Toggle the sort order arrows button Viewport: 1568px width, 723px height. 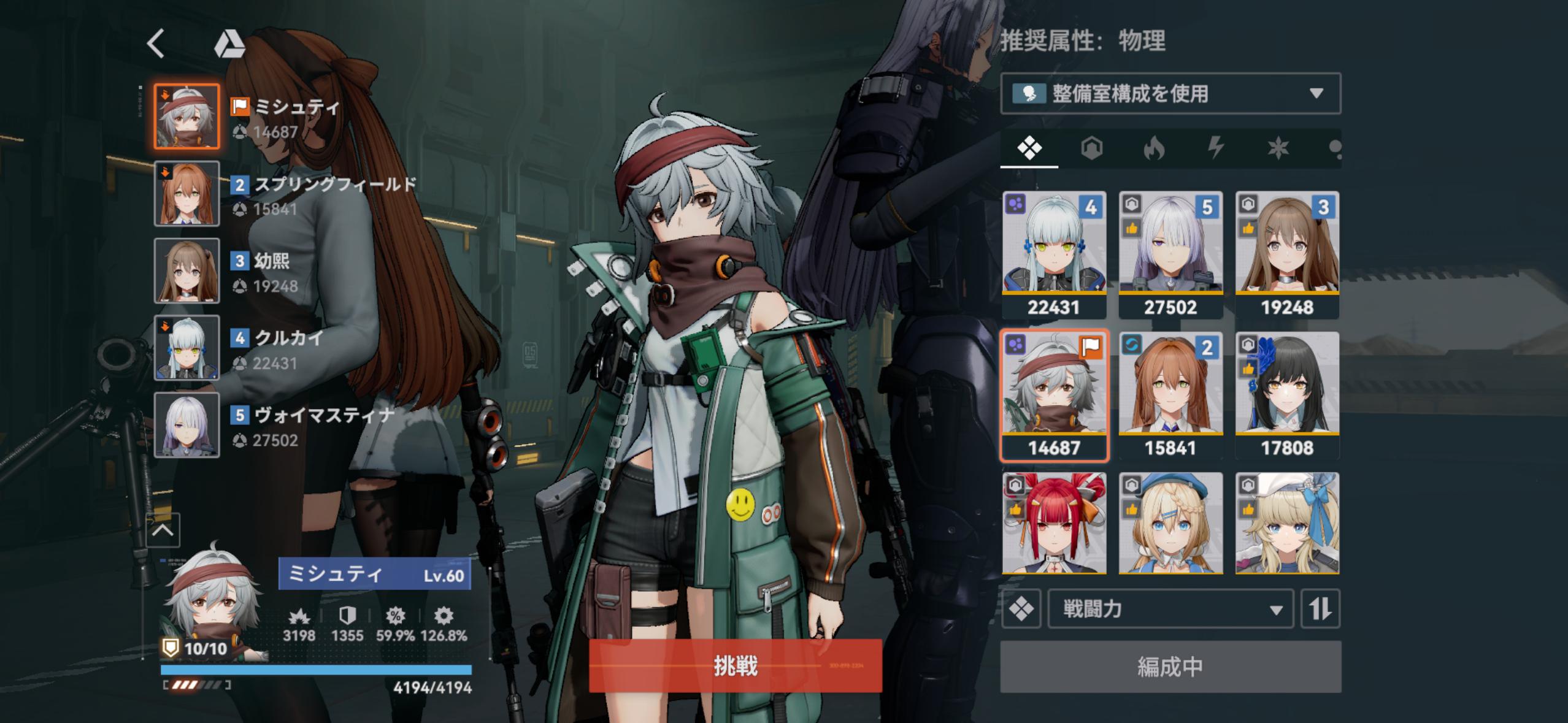point(1320,609)
